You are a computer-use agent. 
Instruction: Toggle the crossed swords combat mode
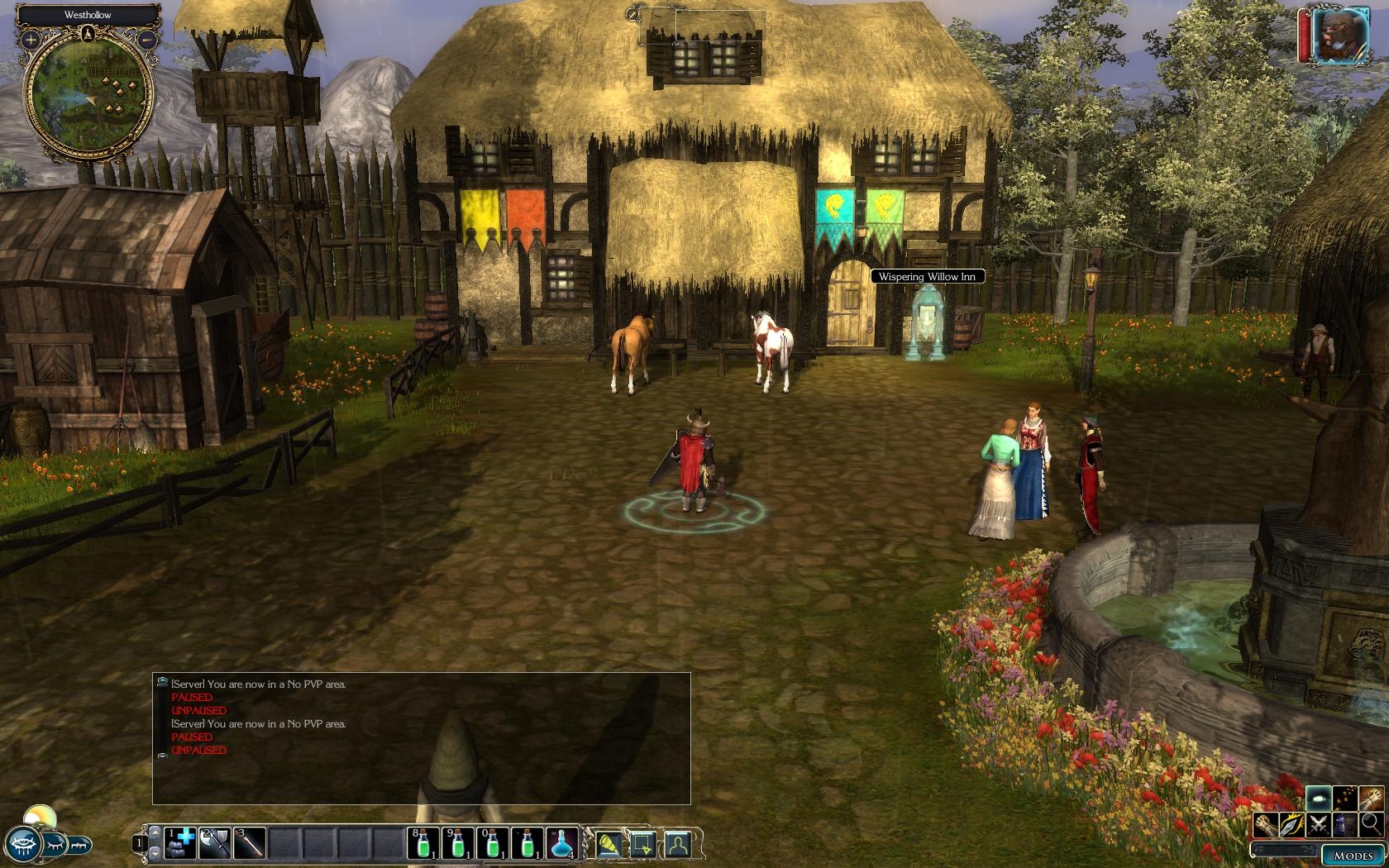tap(1319, 823)
